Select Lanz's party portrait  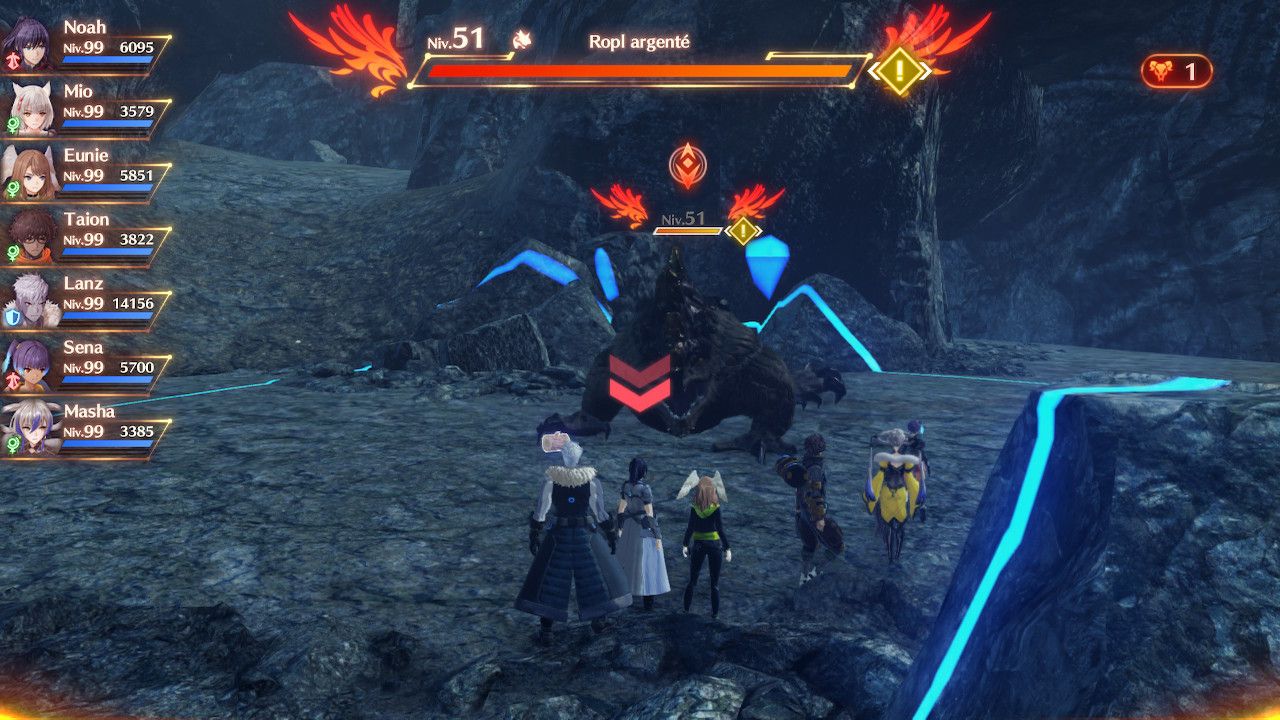30,298
